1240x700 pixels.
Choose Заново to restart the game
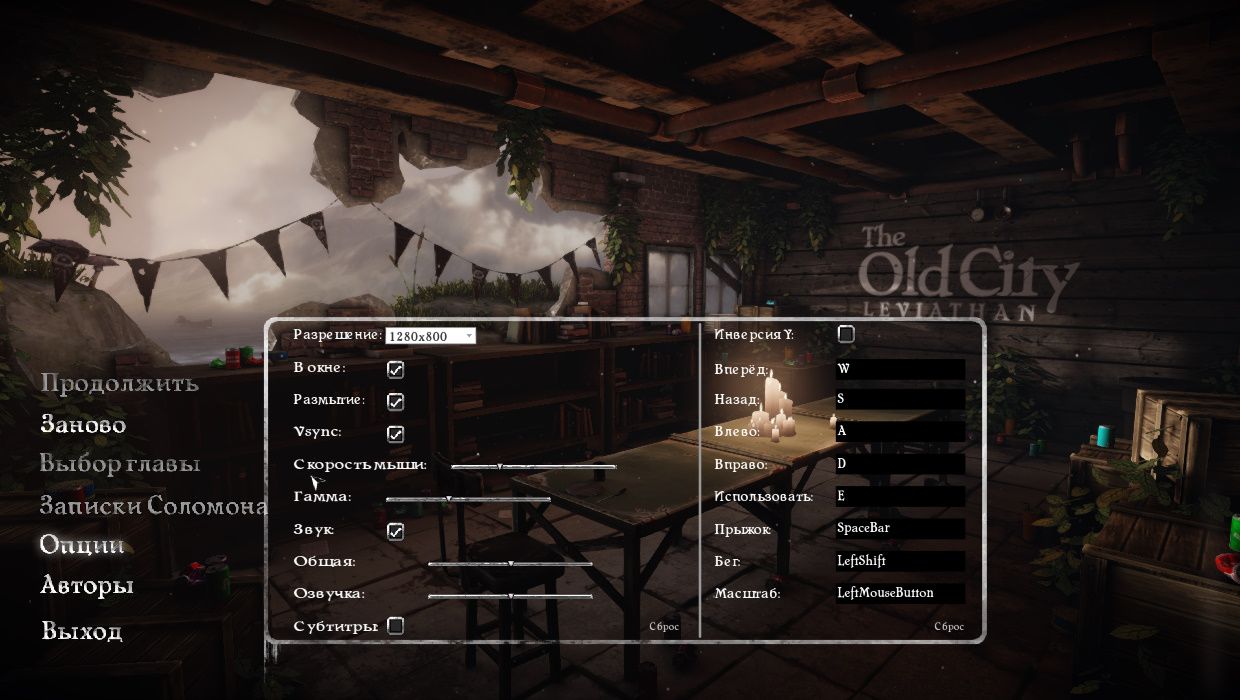(x=83, y=424)
